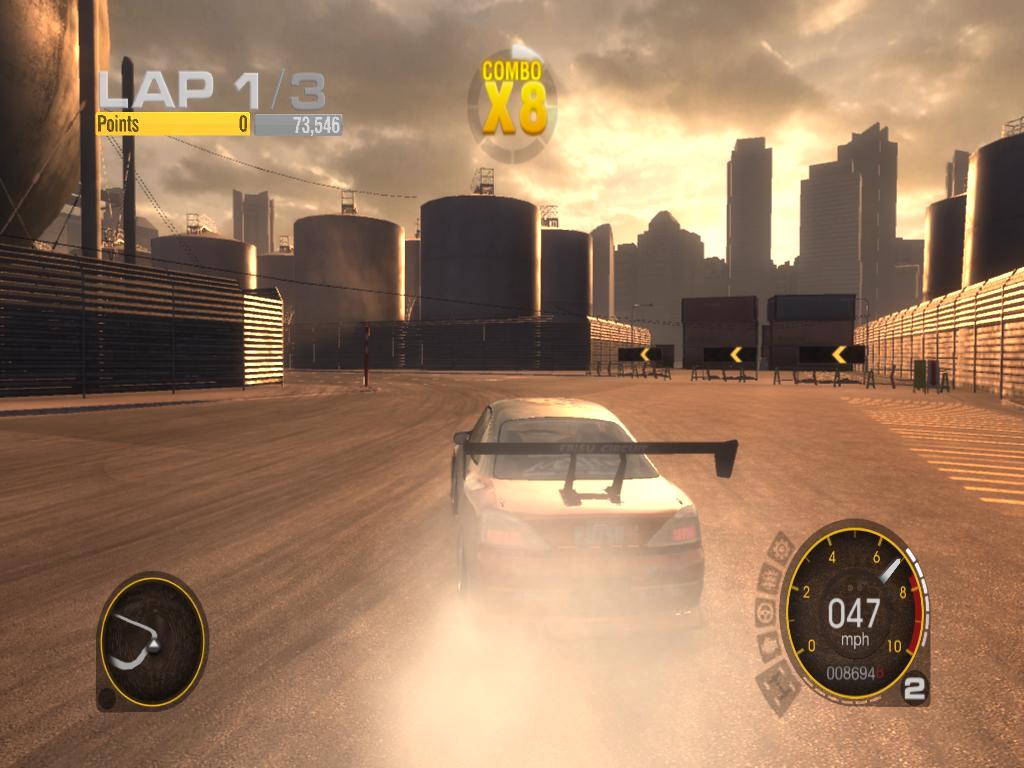Select the gear cog damage icon

(780, 549)
